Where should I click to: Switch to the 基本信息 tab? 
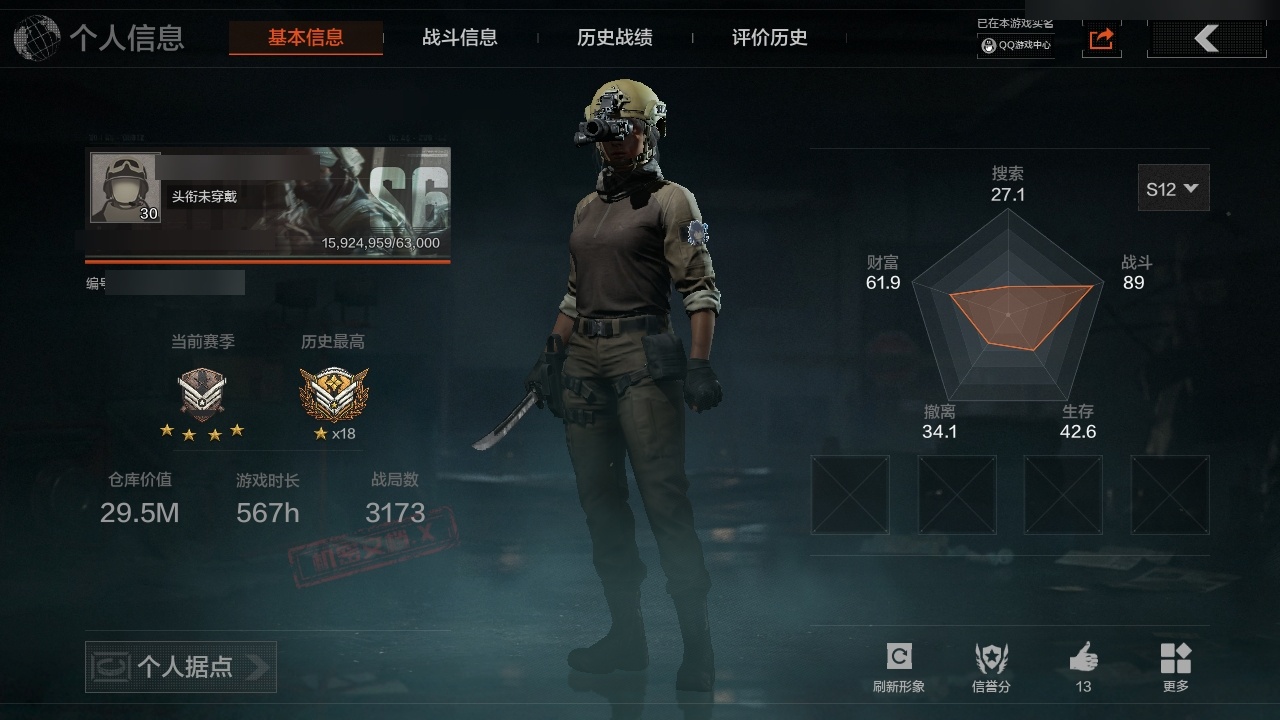click(305, 38)
